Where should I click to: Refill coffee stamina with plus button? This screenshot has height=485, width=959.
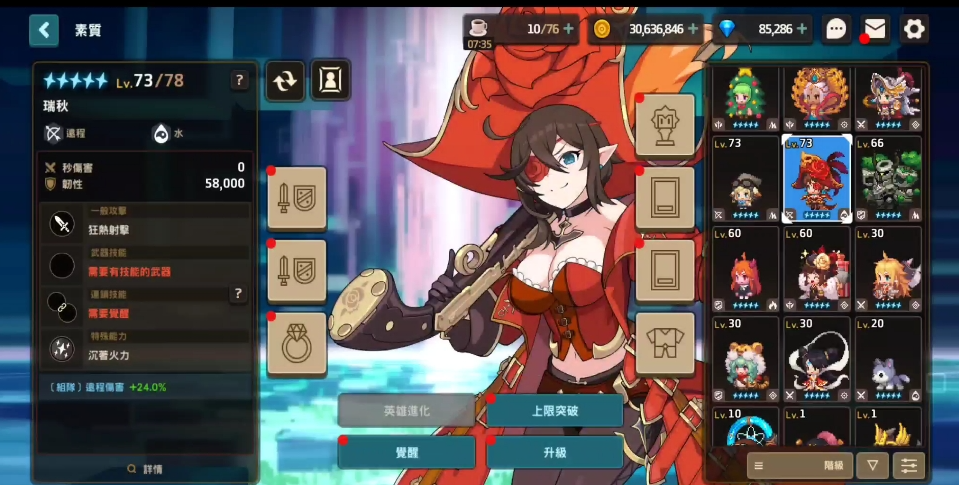click(568, 29)
